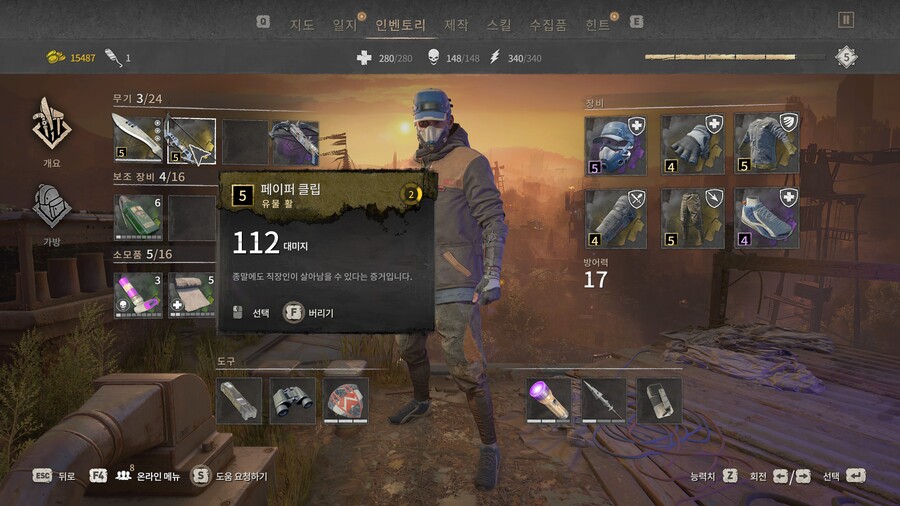Choose the binoculars tool slot

pos(292,401)
